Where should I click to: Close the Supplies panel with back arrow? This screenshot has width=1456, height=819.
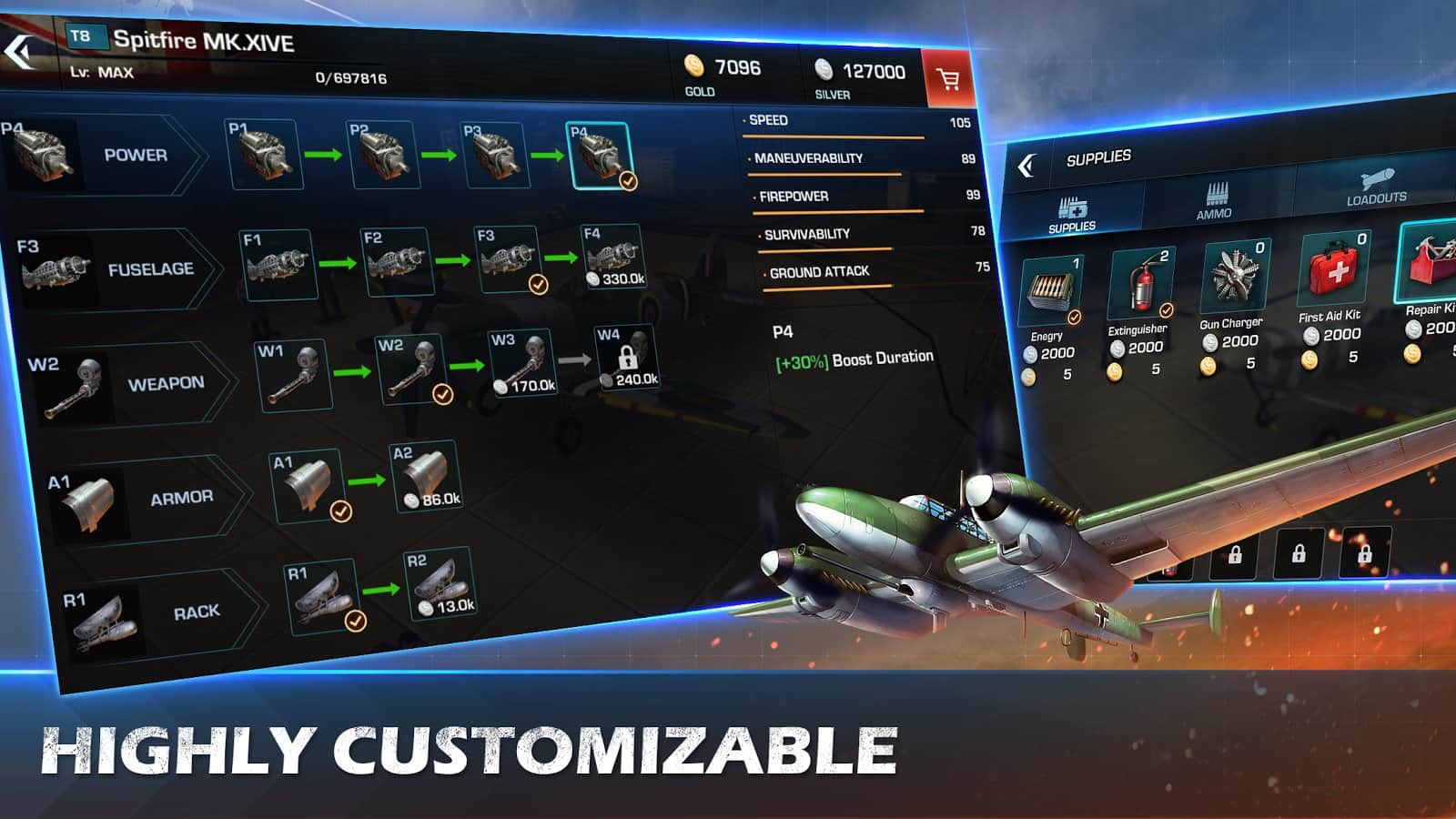tap(1026, 166)
